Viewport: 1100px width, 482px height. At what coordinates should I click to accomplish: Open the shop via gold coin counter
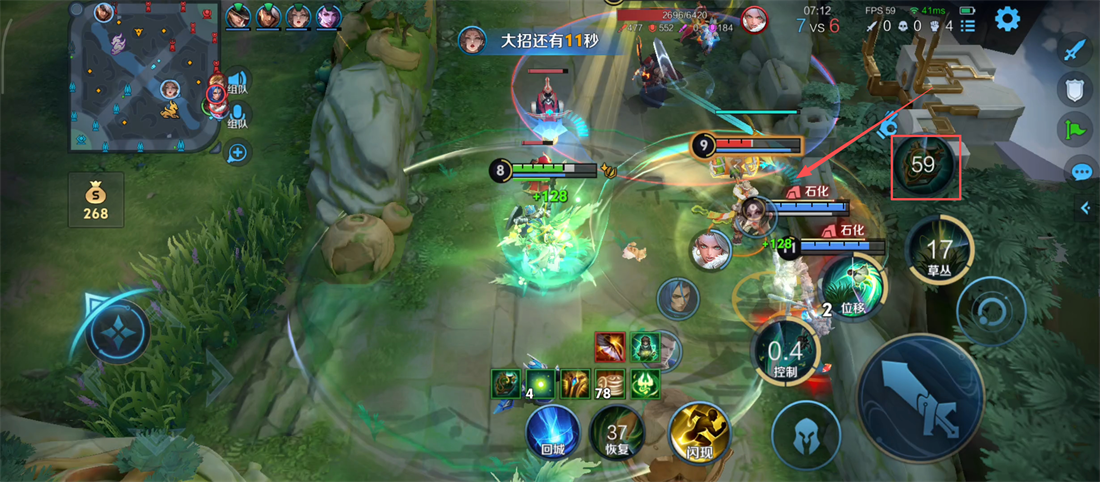tap(96, 199)
